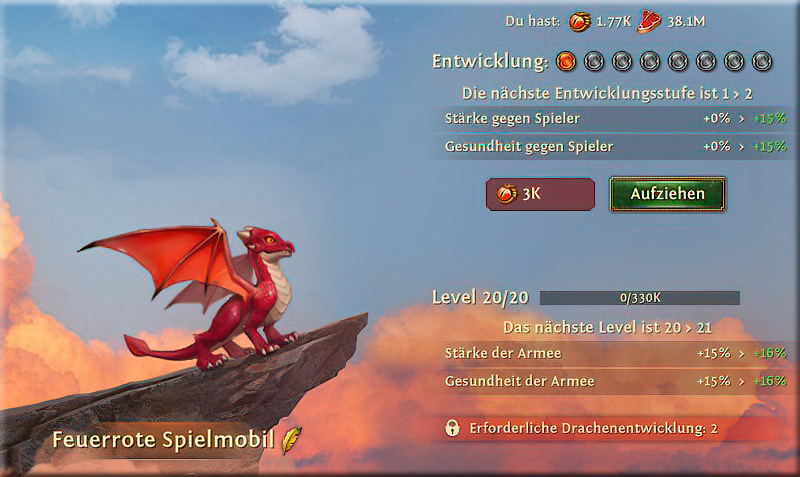Viewport: 800px width, 477px height.
Task: Click the golden feather rename icon
Action: coord(291,440)
